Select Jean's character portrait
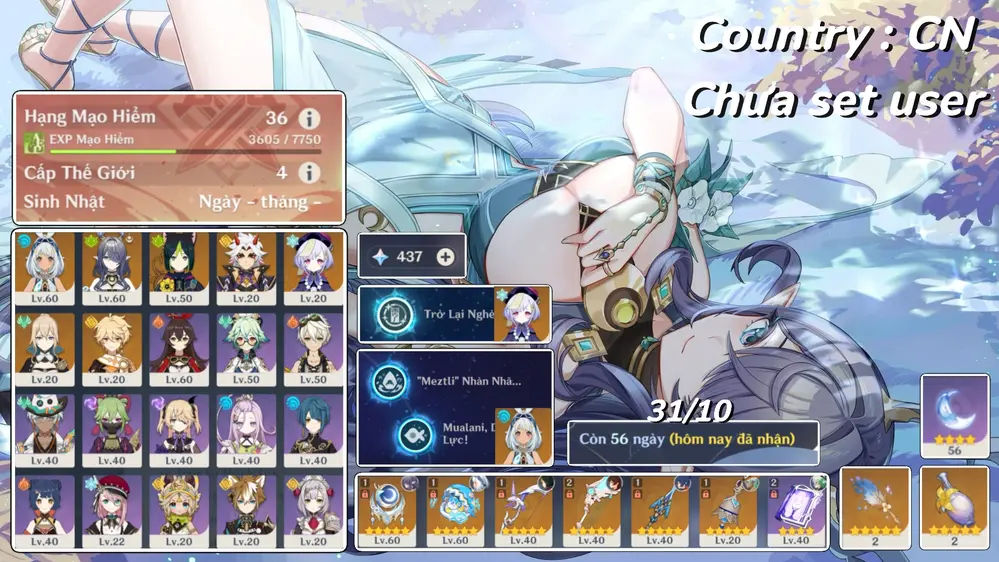 43,343
